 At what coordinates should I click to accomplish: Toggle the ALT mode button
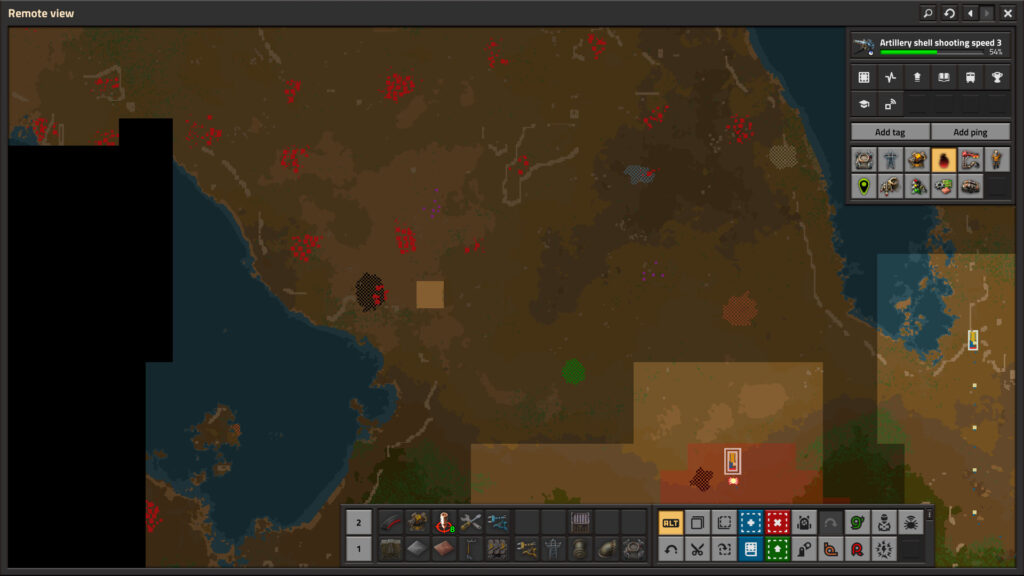click(x=670, y=522)
